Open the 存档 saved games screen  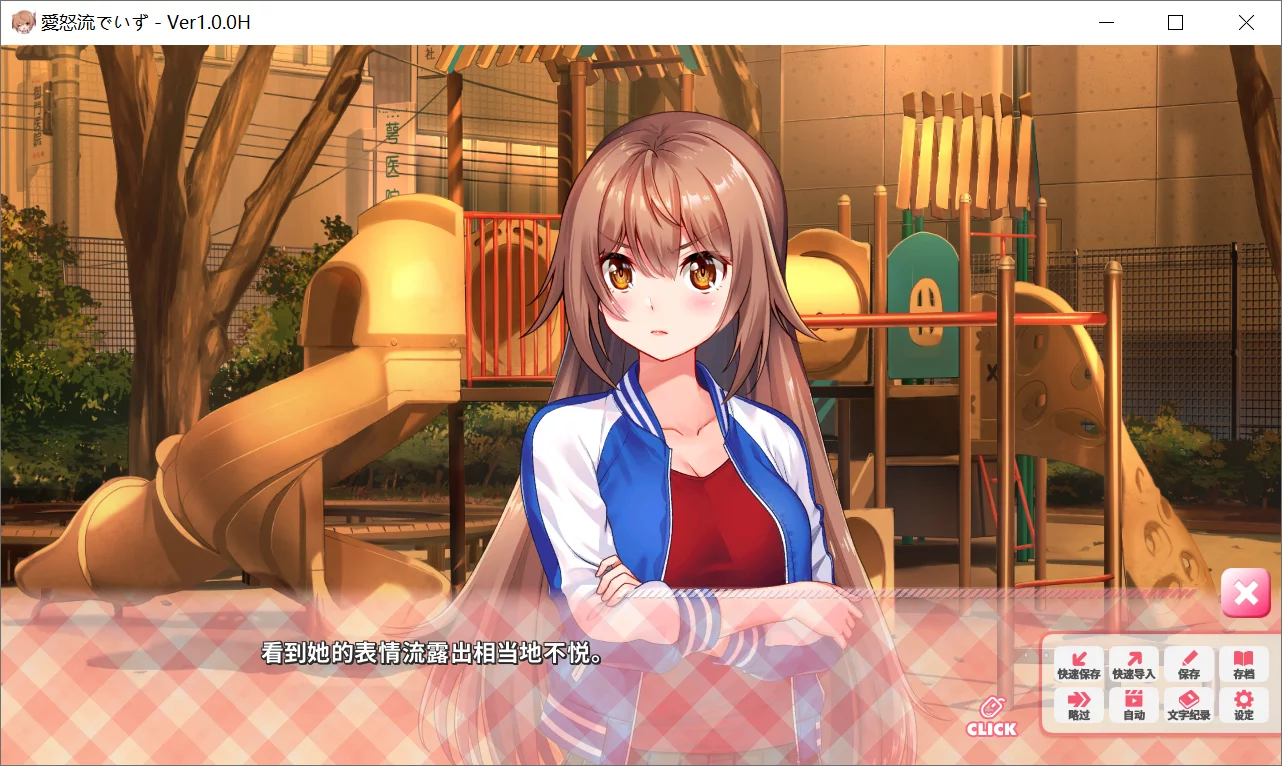(1244, 664)
